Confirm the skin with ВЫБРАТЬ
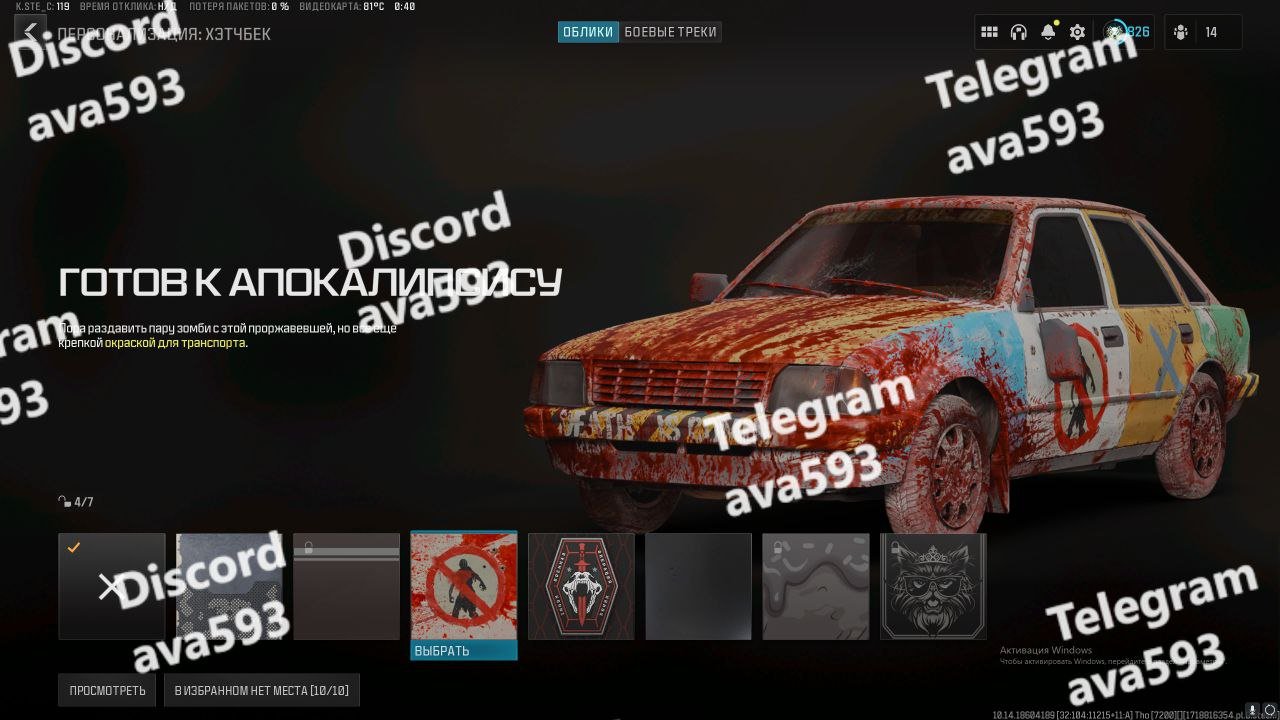The height and width of the screenshot is (720, 1280). (464, 651)
